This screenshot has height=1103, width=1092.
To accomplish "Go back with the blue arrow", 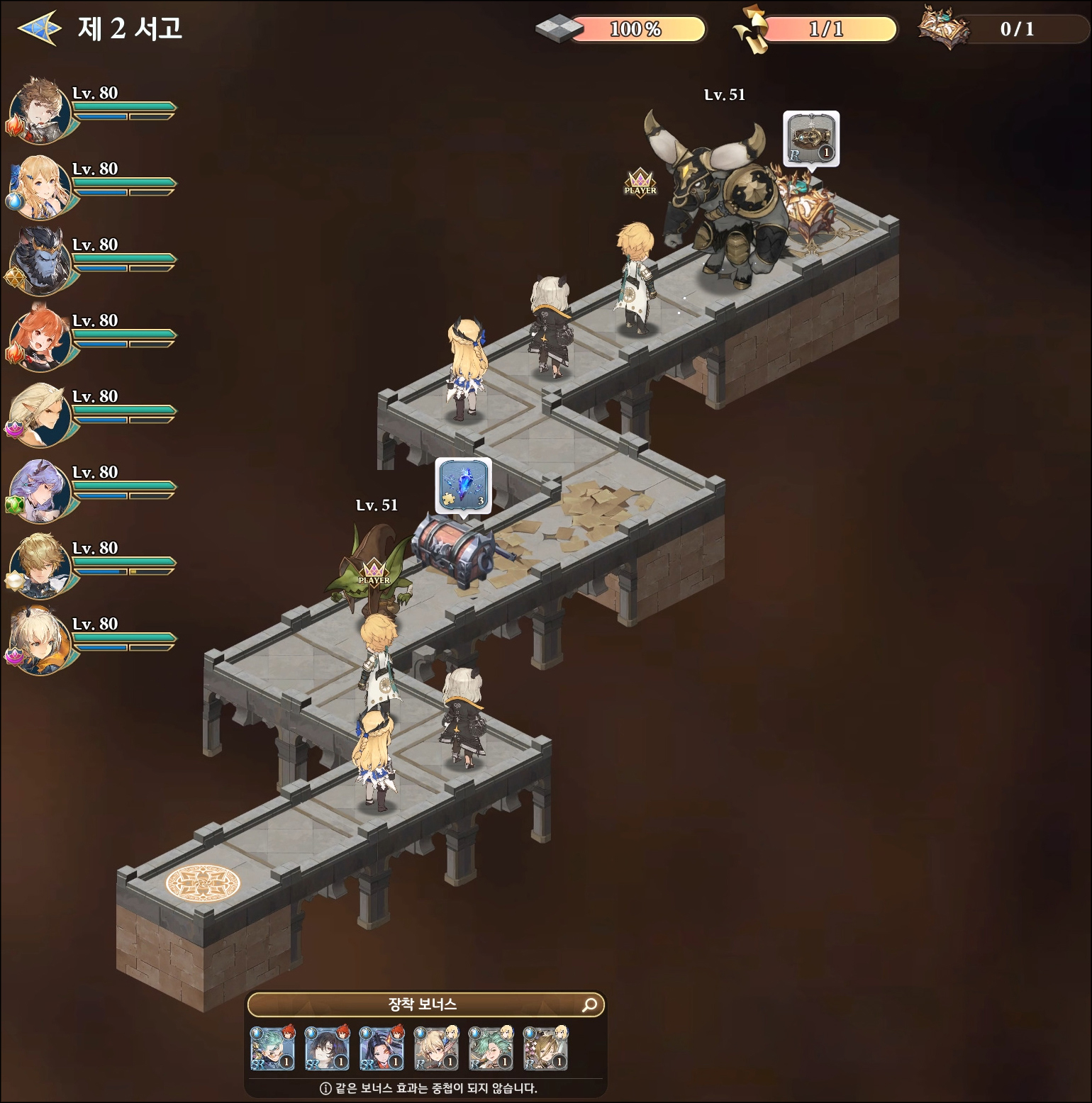I will [x=39, y=28].
